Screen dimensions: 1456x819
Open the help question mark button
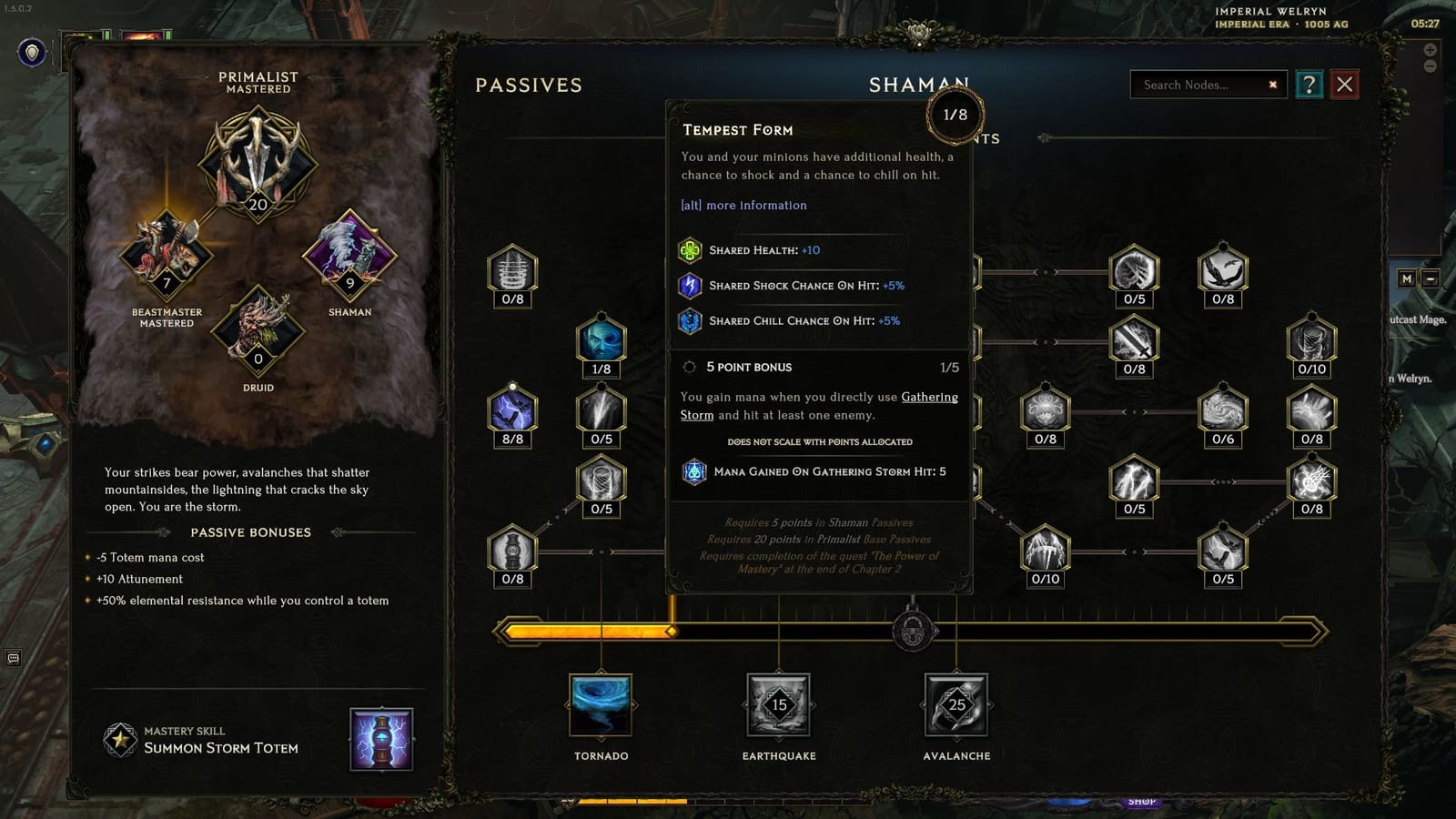(1309, 85)
